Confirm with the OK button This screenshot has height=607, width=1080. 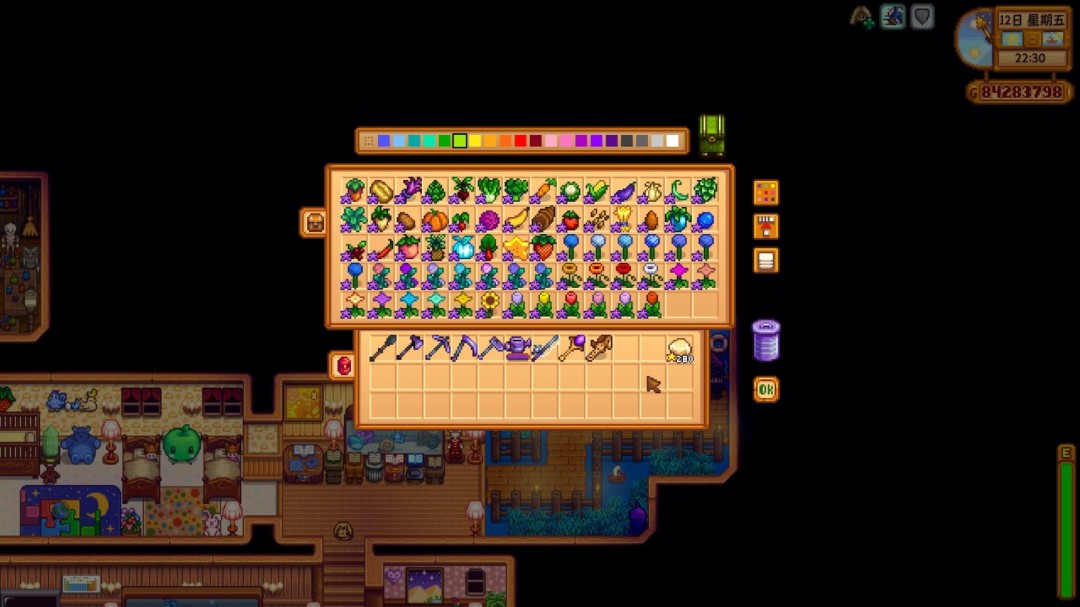coord(766,389)
